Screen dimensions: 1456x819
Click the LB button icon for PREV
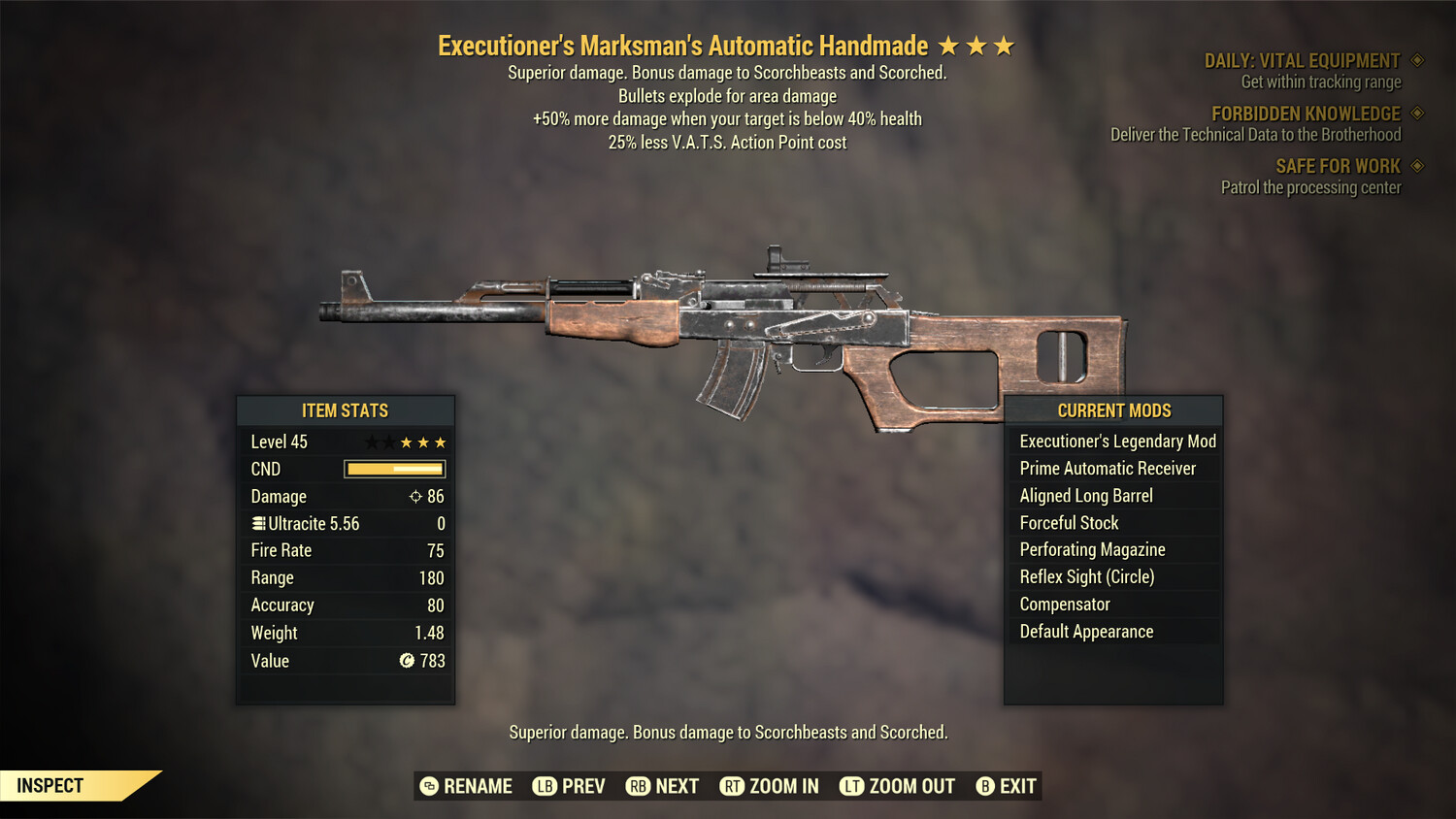545,786
